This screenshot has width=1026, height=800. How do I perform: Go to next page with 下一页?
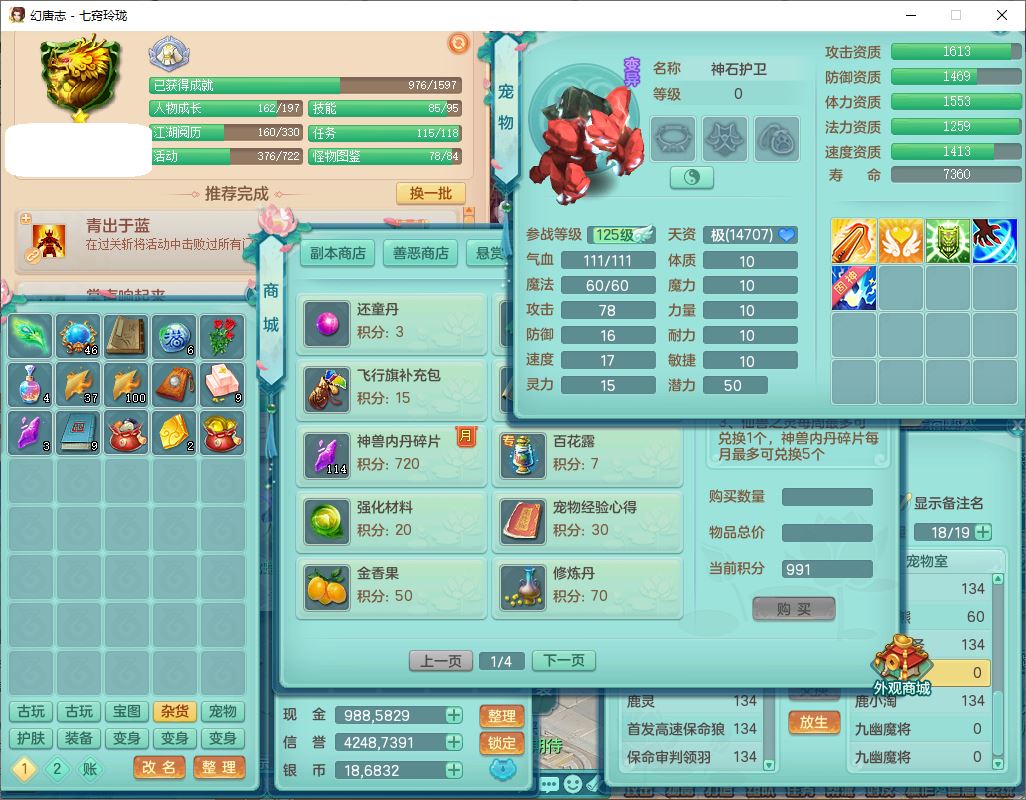coord(564,661)
